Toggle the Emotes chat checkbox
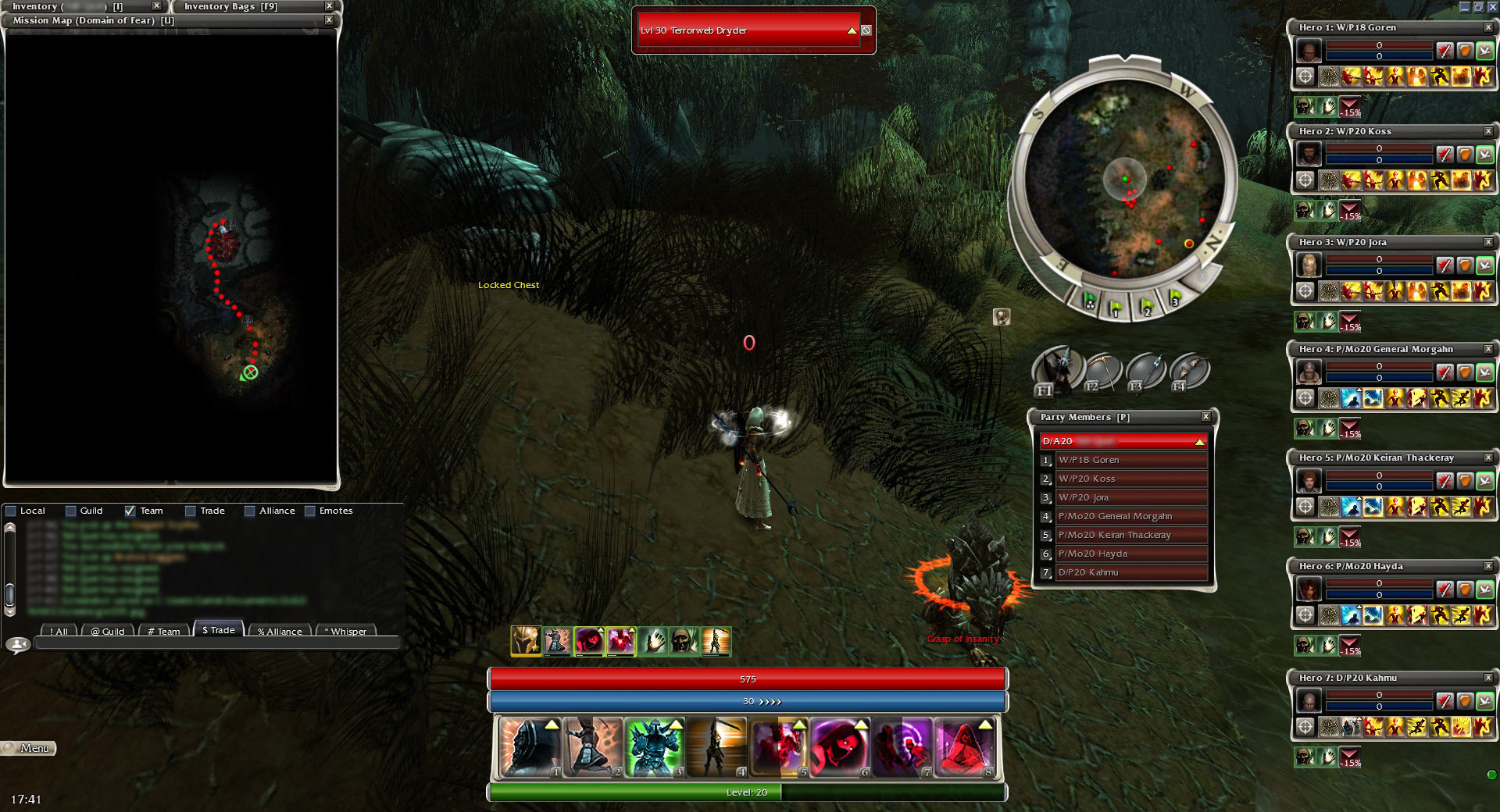 click(310, 511)
